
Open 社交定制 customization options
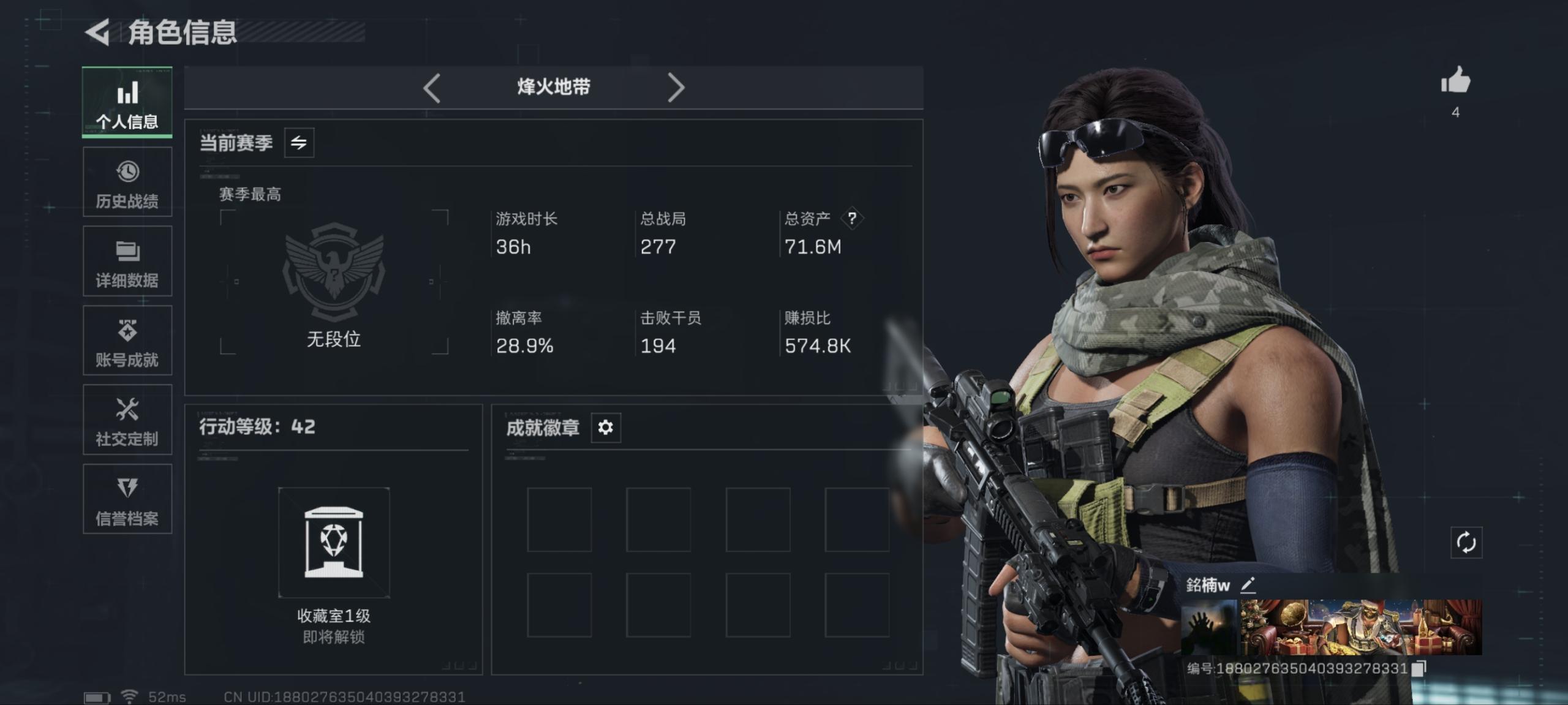[127, 420]
